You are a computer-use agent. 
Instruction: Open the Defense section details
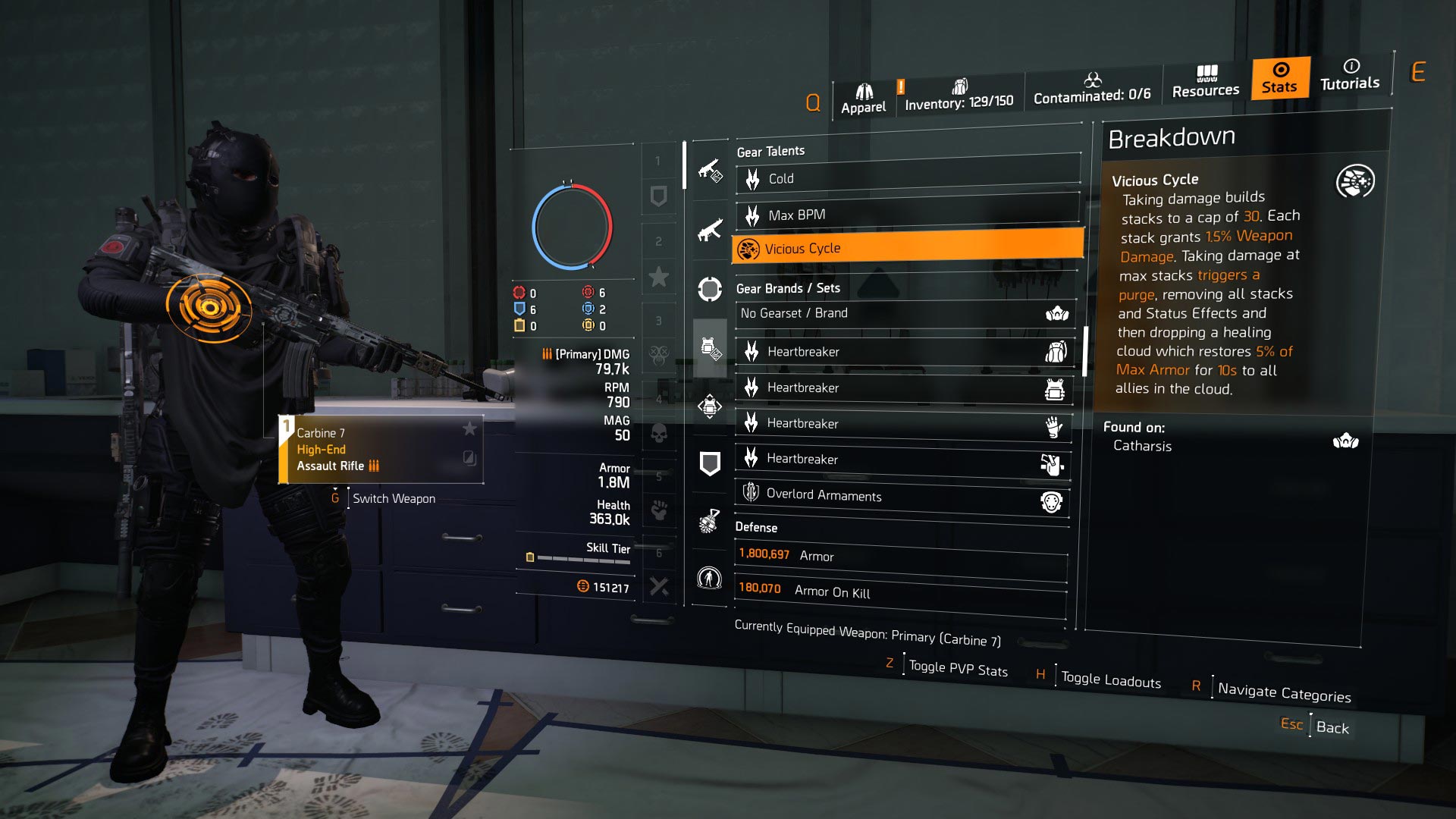[756, 527]
